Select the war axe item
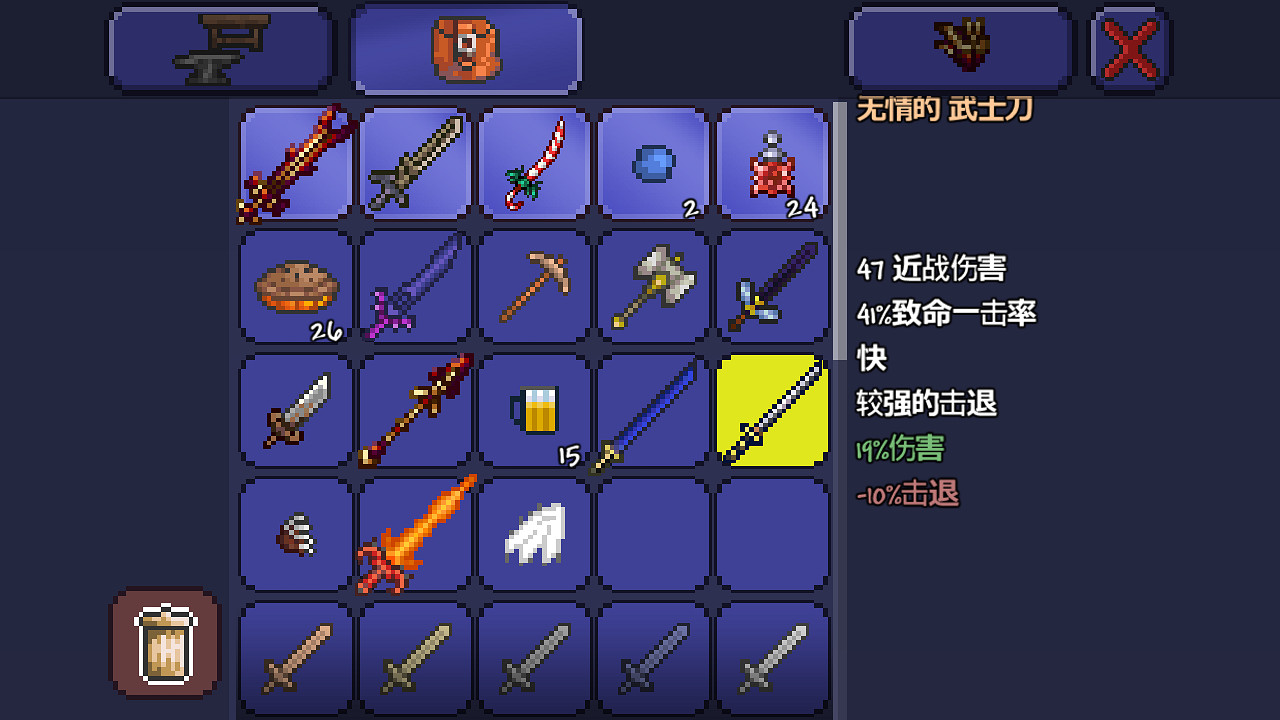Viewport: 1280px width, 720px height. pyautogui.click(x=653, y=287)
